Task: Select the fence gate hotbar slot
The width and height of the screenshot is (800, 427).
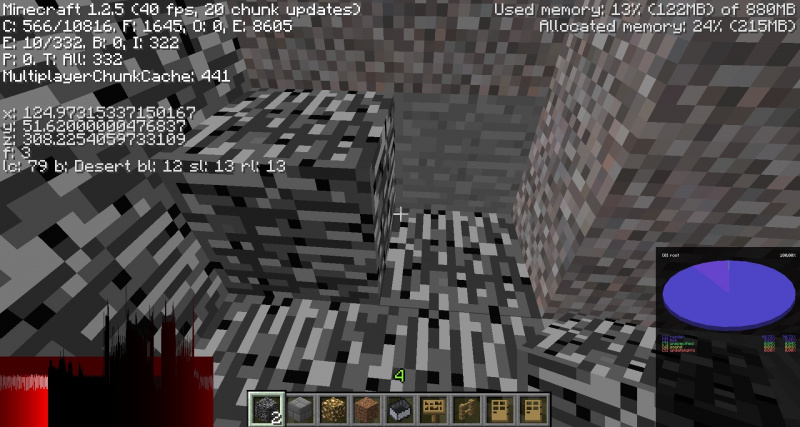Action: 464,408
